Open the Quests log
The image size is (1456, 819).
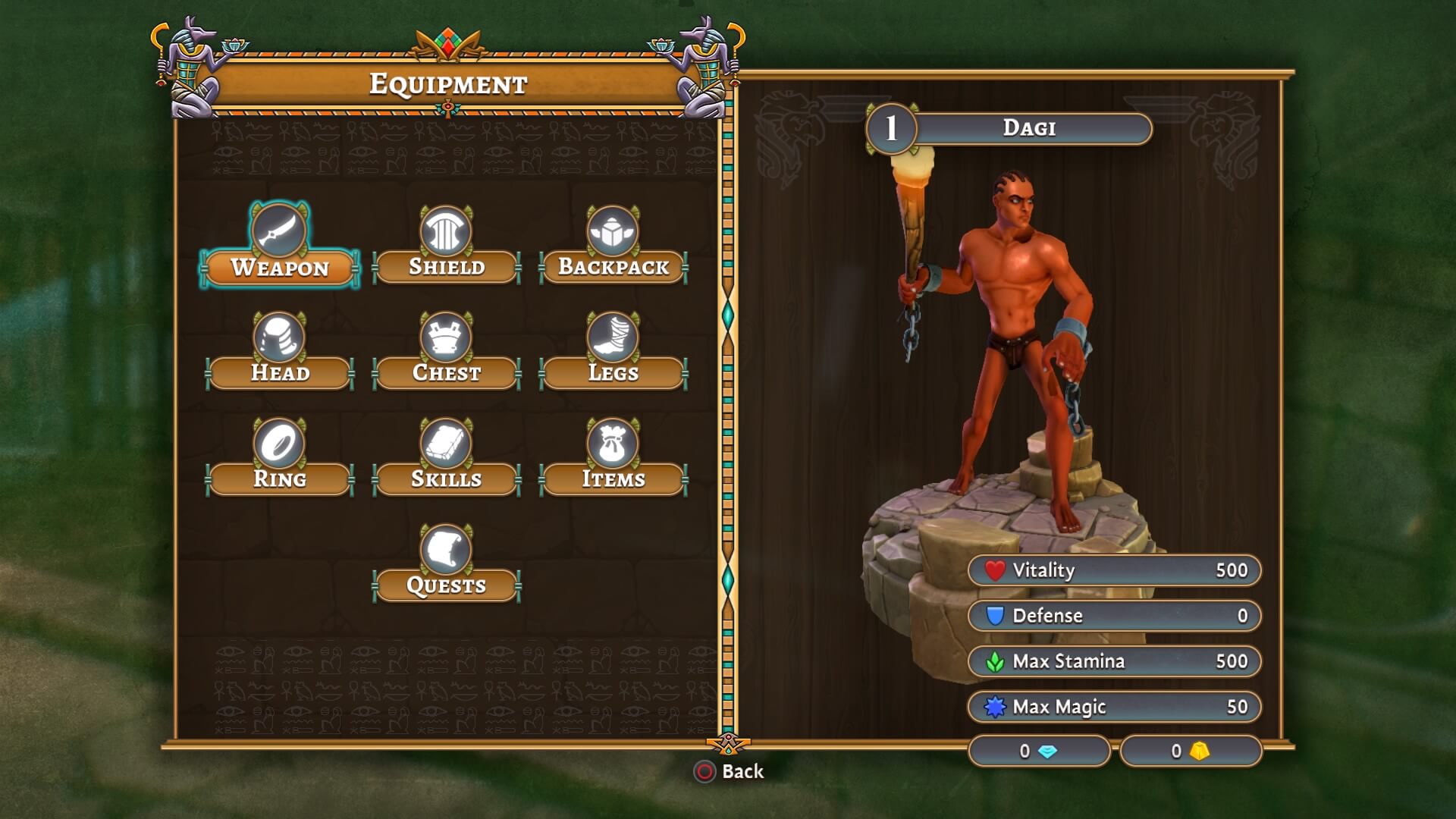447,585
